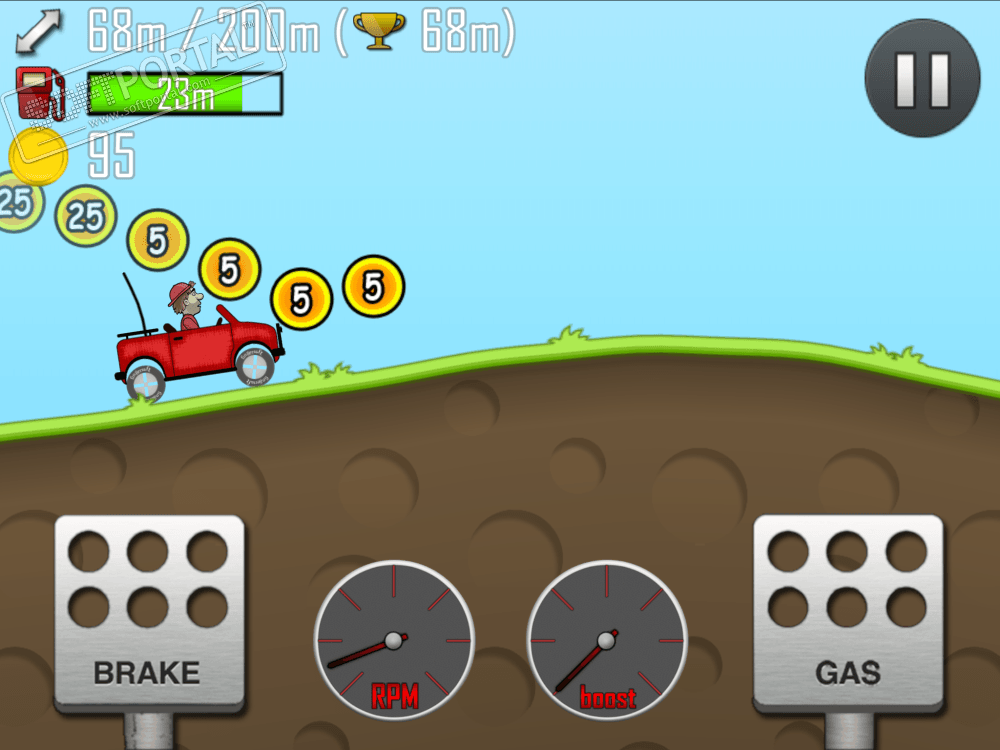
Task: Tap the BRAKE pedal
Action: [148, 613]
